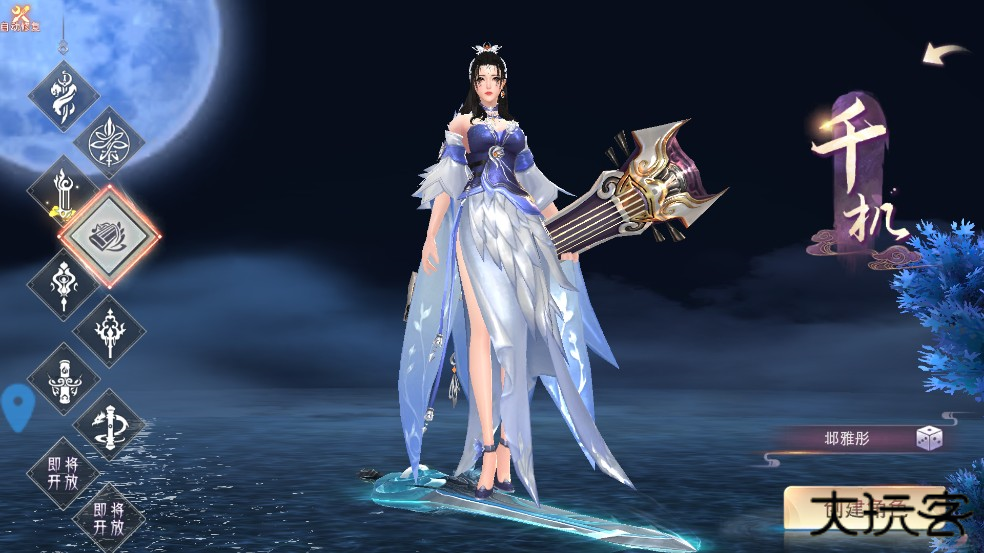Select the serpent swirl class icon

(64, 97)
